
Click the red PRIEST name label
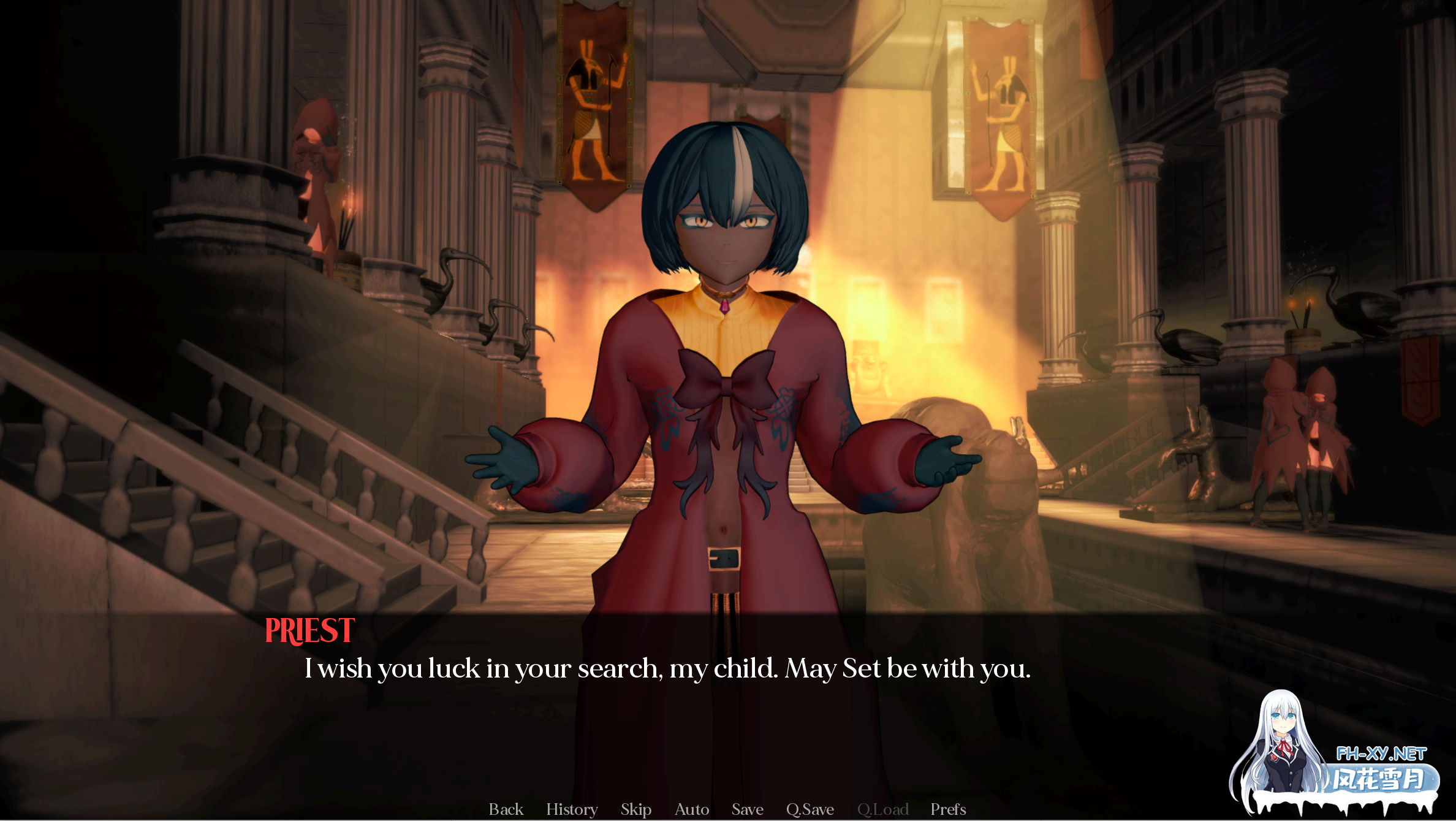click(309, 630)
